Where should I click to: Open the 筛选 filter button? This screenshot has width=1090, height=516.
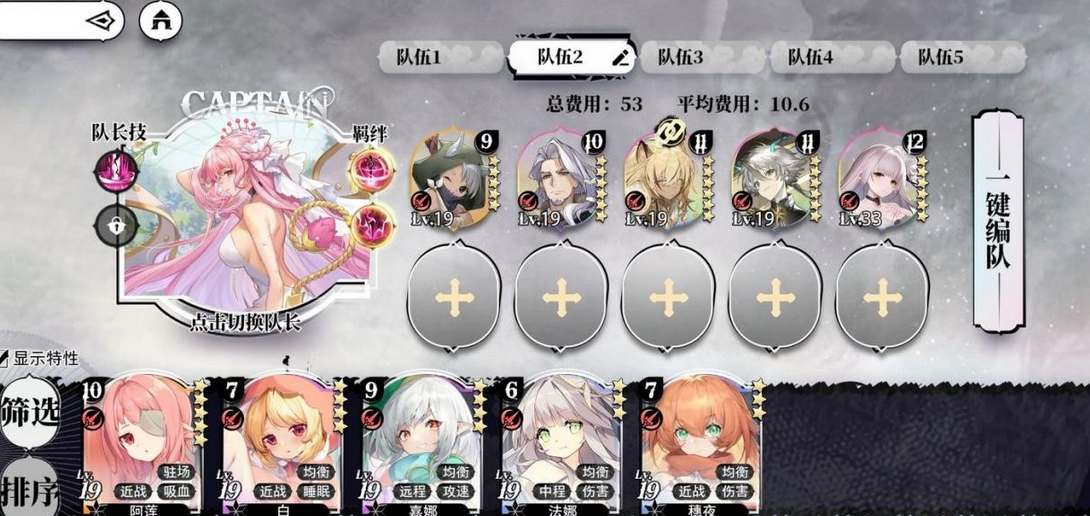point(29,411)
